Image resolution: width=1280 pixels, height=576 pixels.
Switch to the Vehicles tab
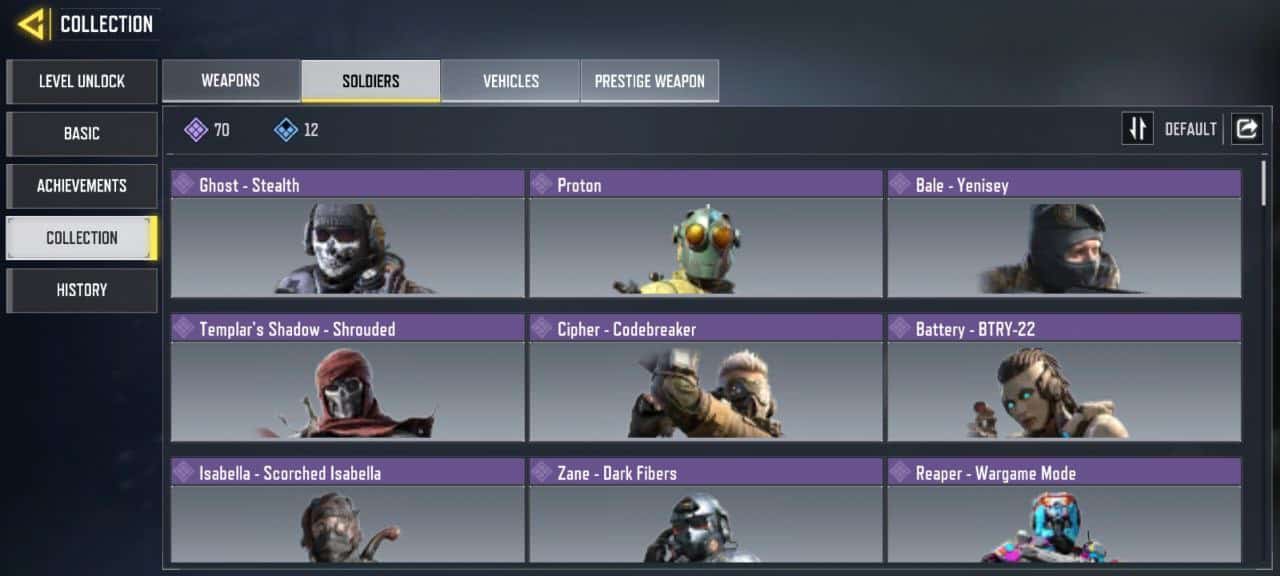pyautogui.click(x=511, y=81)
